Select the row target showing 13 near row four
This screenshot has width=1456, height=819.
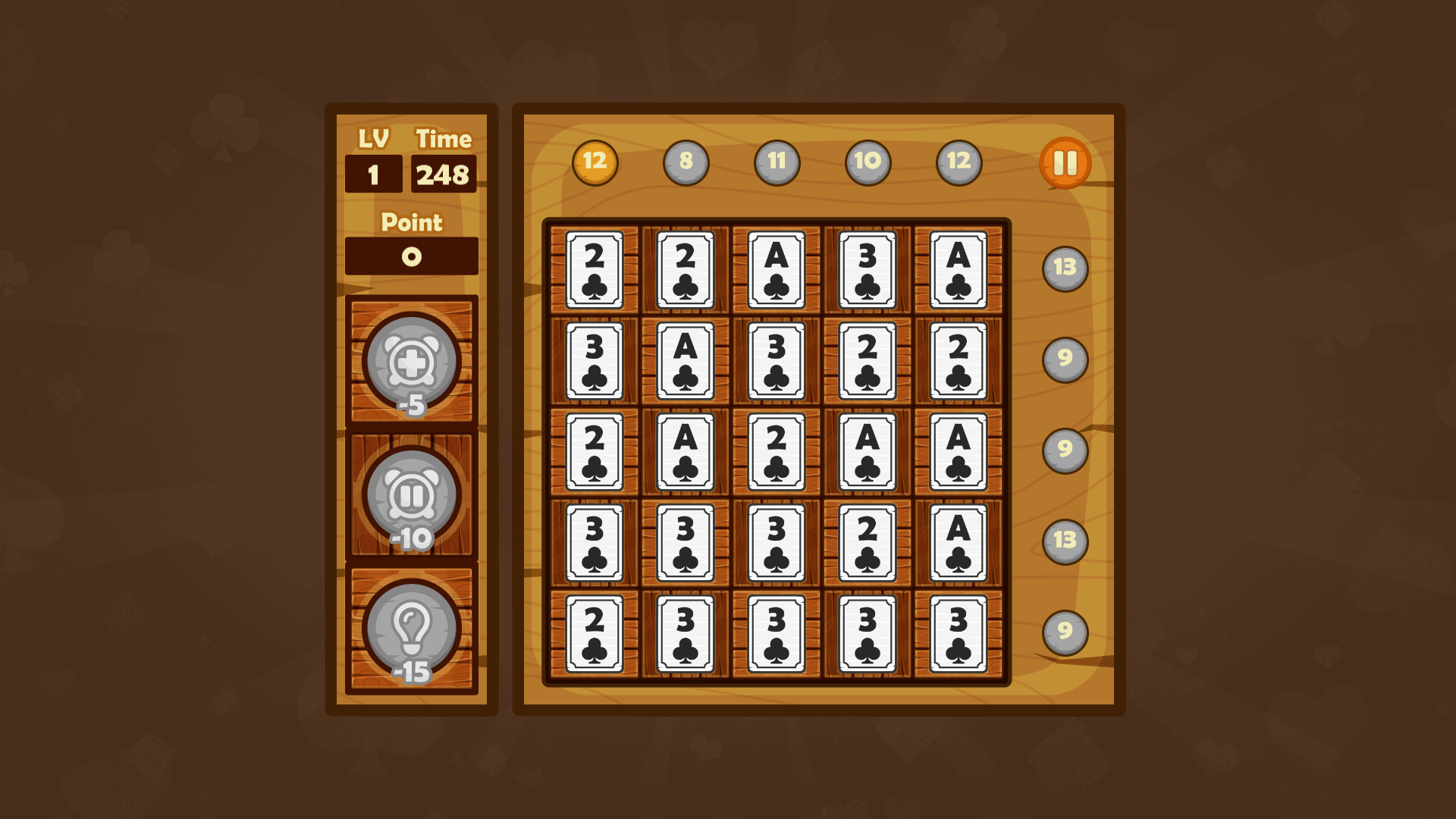(1065, 542)
